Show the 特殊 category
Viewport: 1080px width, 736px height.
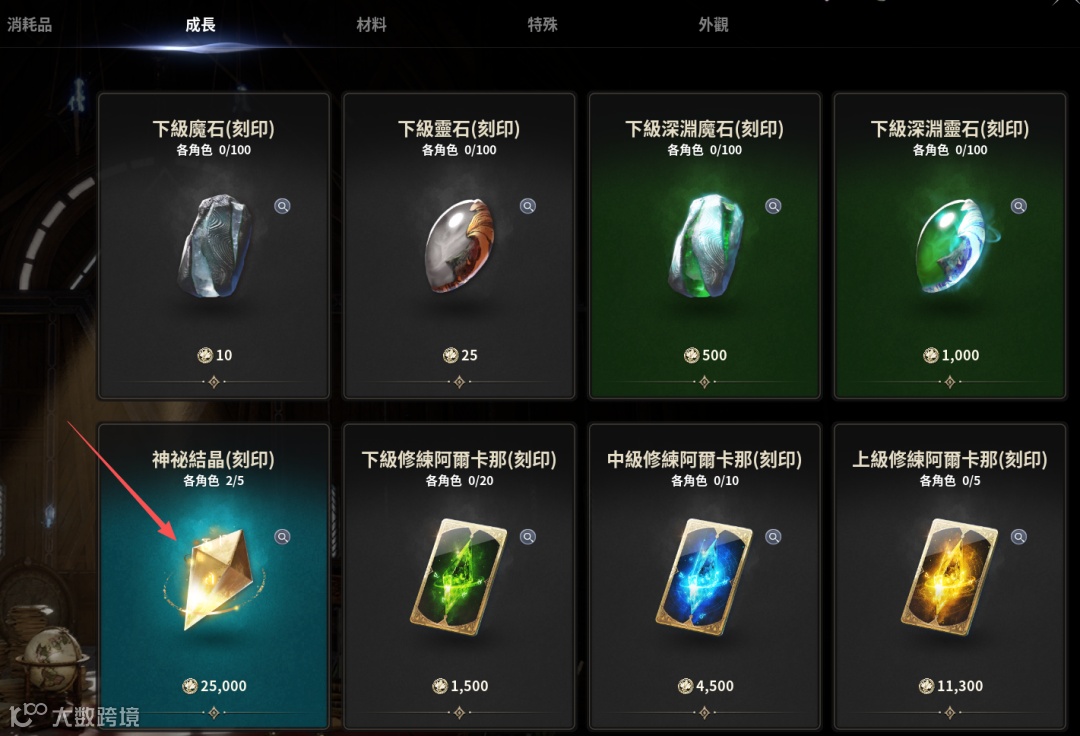coord(542,25)
